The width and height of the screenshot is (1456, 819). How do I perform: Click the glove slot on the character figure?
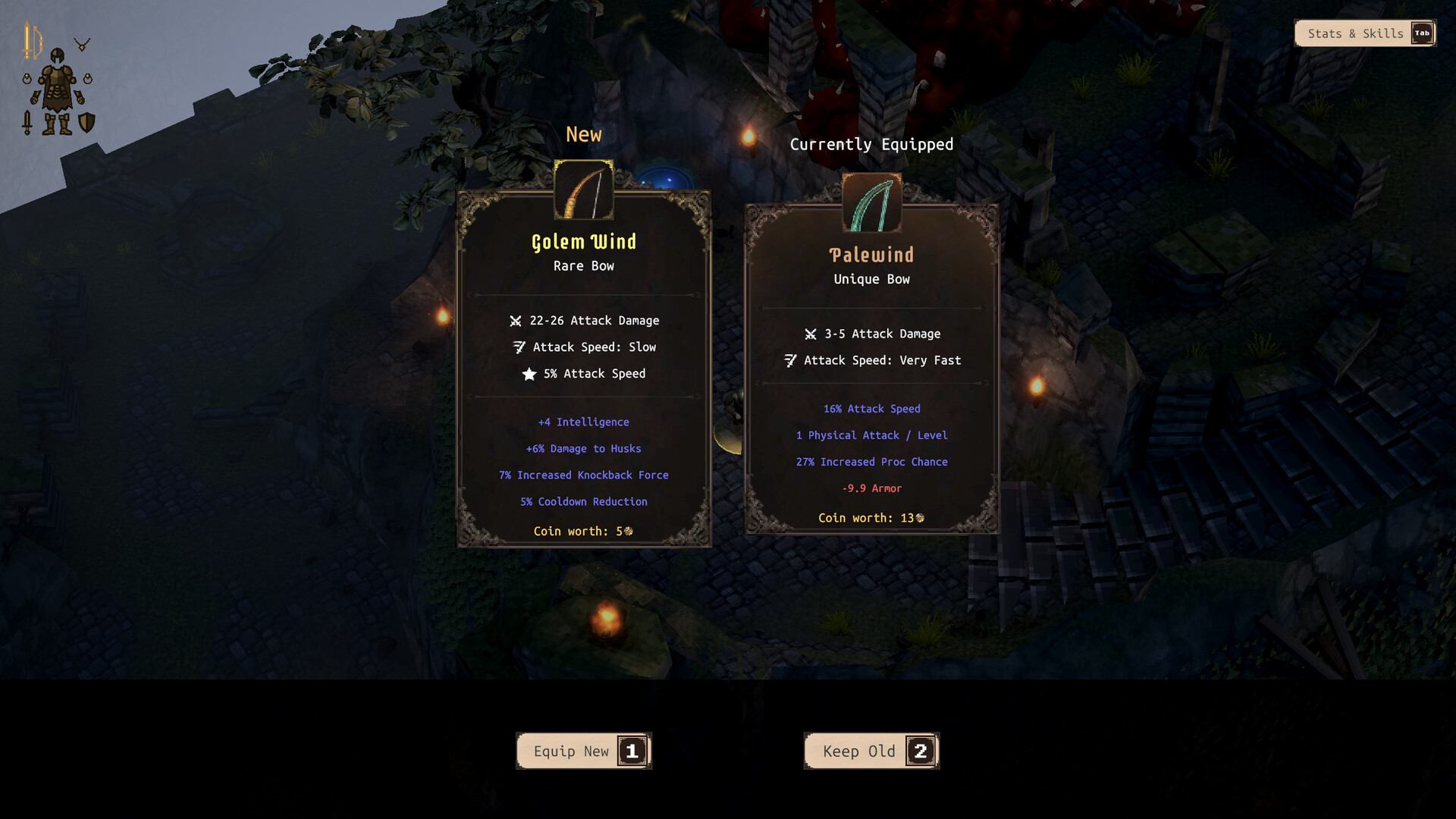(36, 97)
